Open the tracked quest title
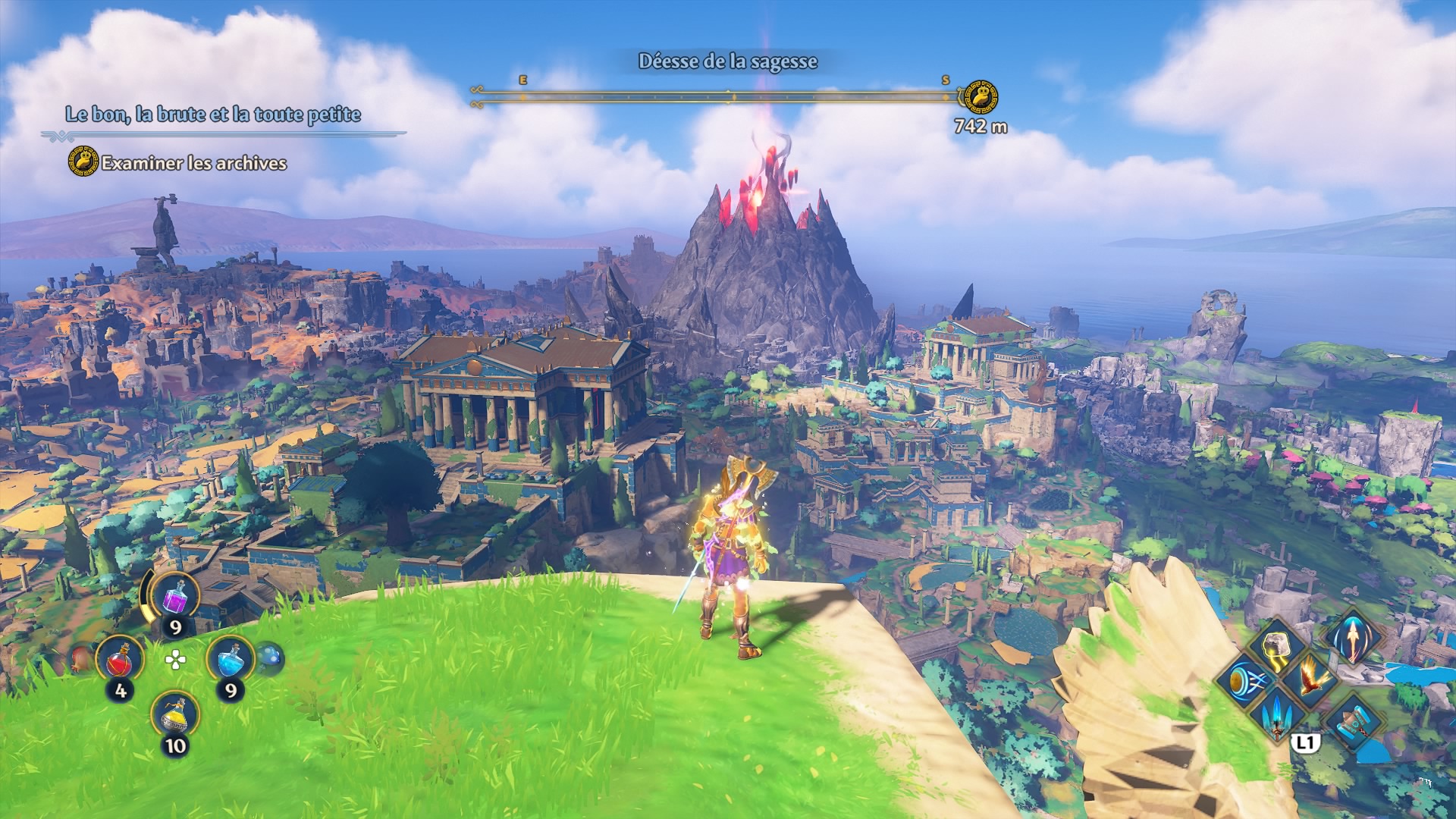Viewport: 1456px width, 819px height. pos(213,115)
